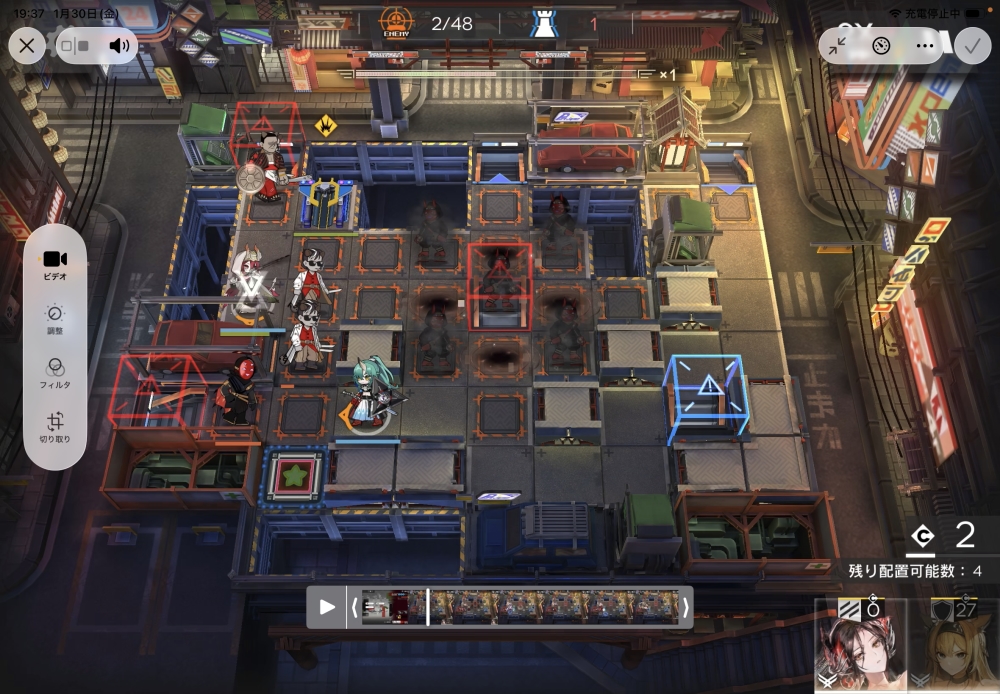Select the ビデオ video tool

coord(55,264)
